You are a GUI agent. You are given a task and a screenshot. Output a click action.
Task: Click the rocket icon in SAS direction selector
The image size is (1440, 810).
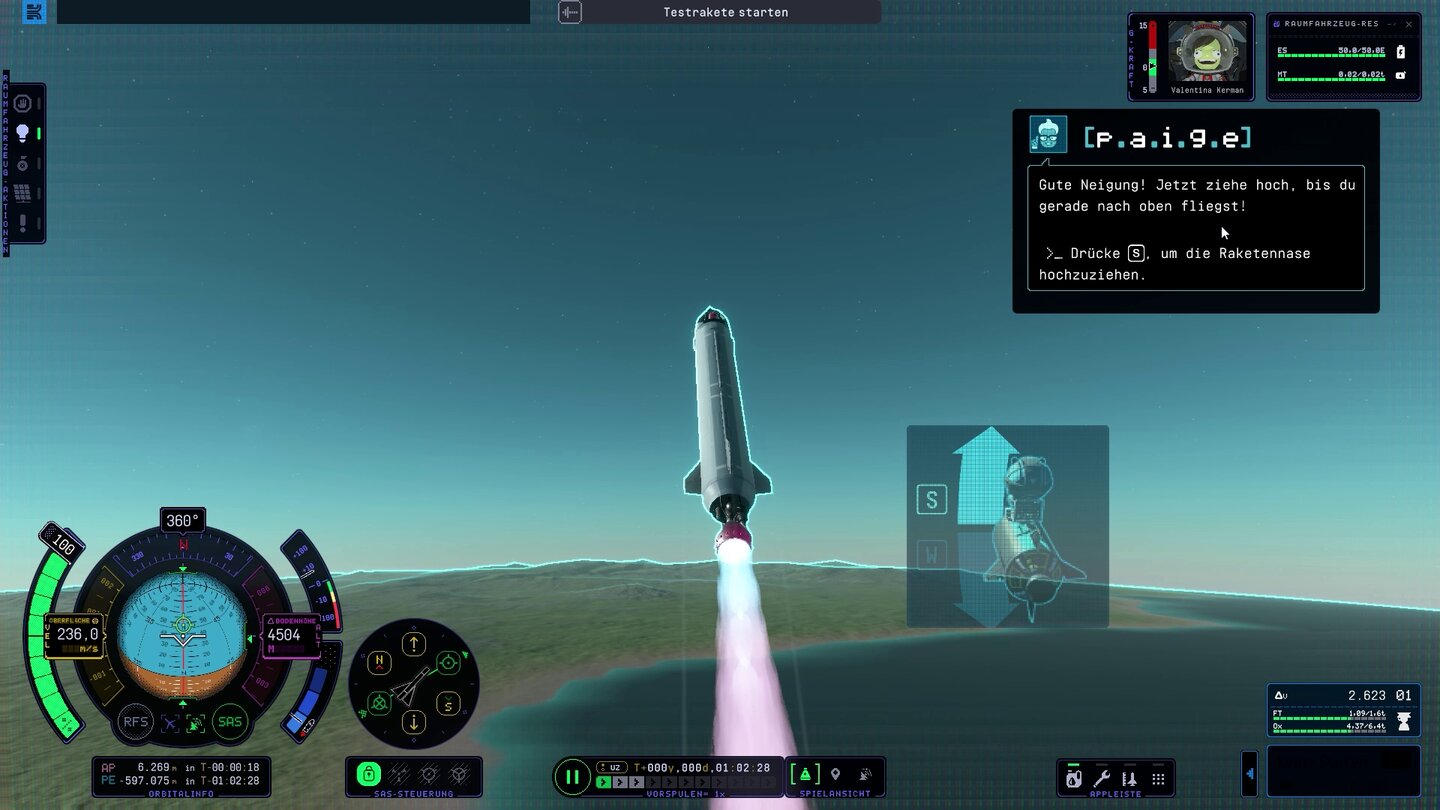pos(412,685)
